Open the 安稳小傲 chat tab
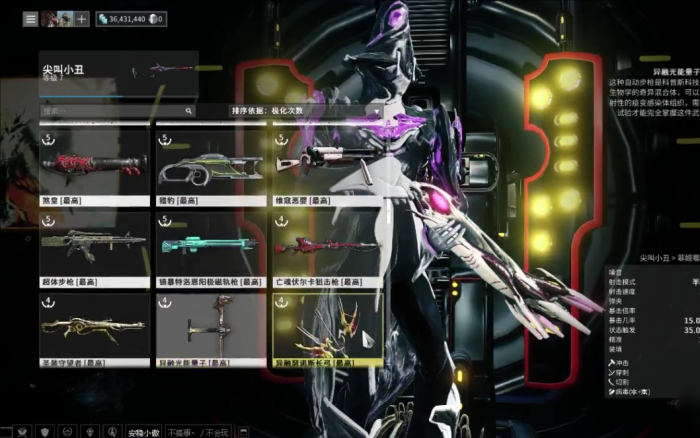Viewport: 700px width, 438px height. click(143, 432)
